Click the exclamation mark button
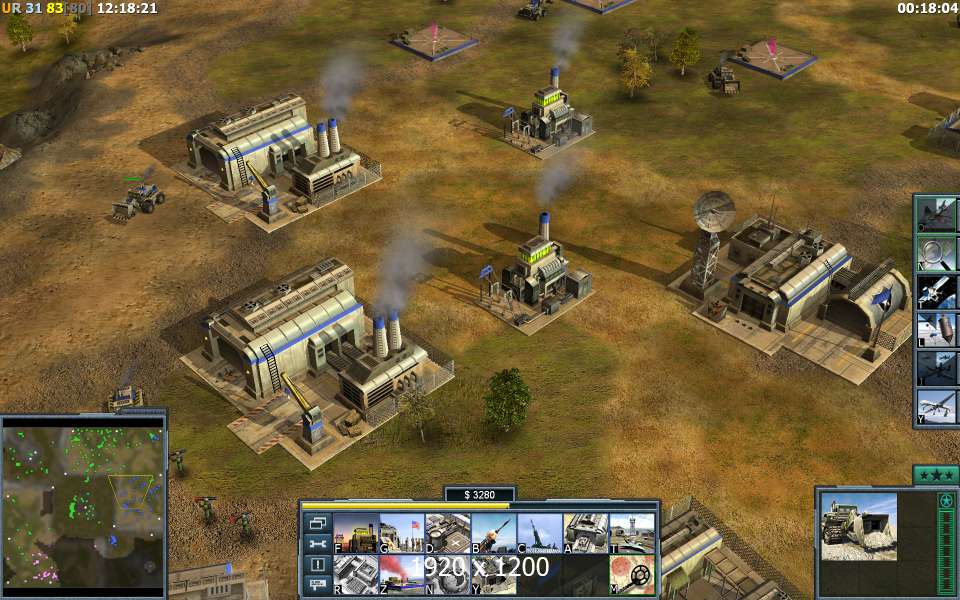Screen dimensions: 960x600 point(319,565)
